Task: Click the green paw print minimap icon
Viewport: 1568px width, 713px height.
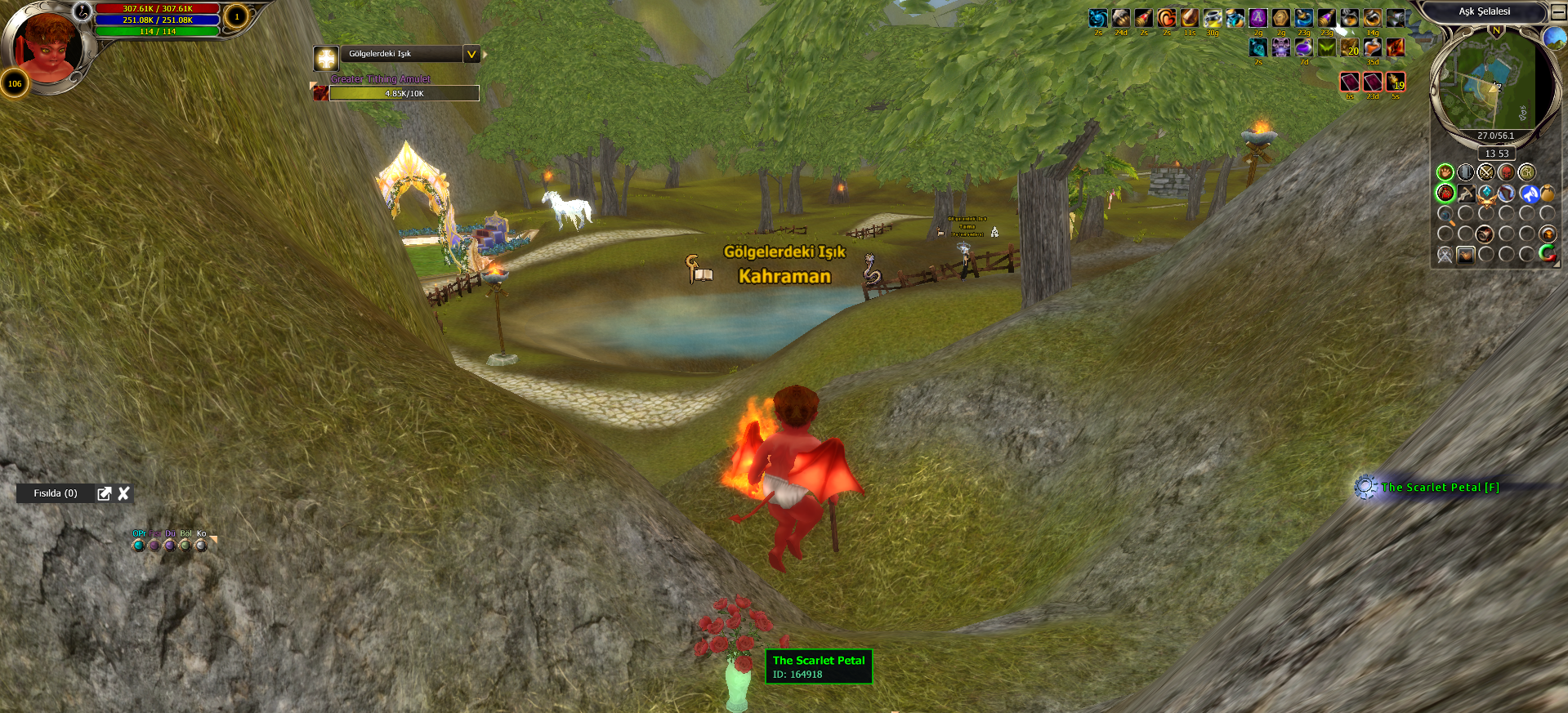Action: [1445, 172]
